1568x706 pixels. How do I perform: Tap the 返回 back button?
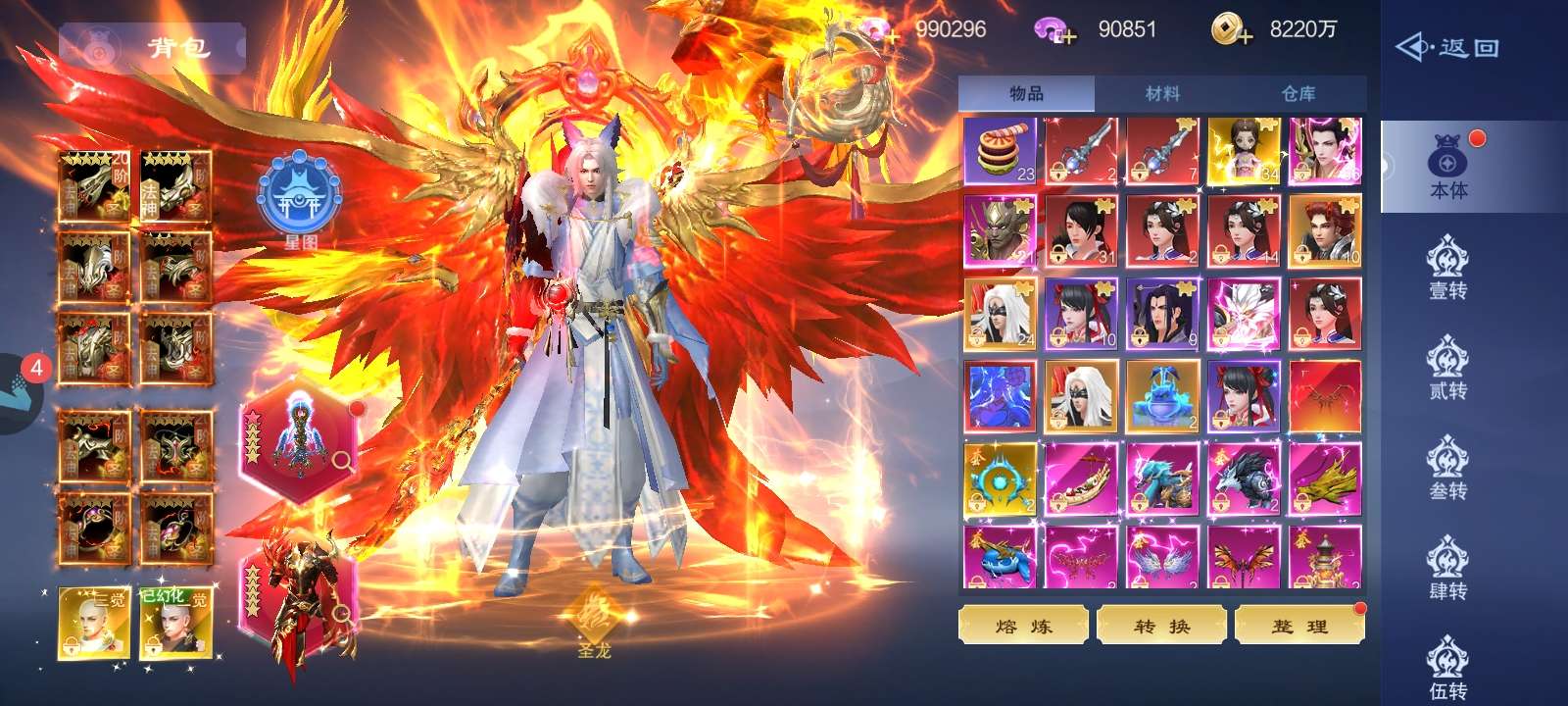point(1448,47)
